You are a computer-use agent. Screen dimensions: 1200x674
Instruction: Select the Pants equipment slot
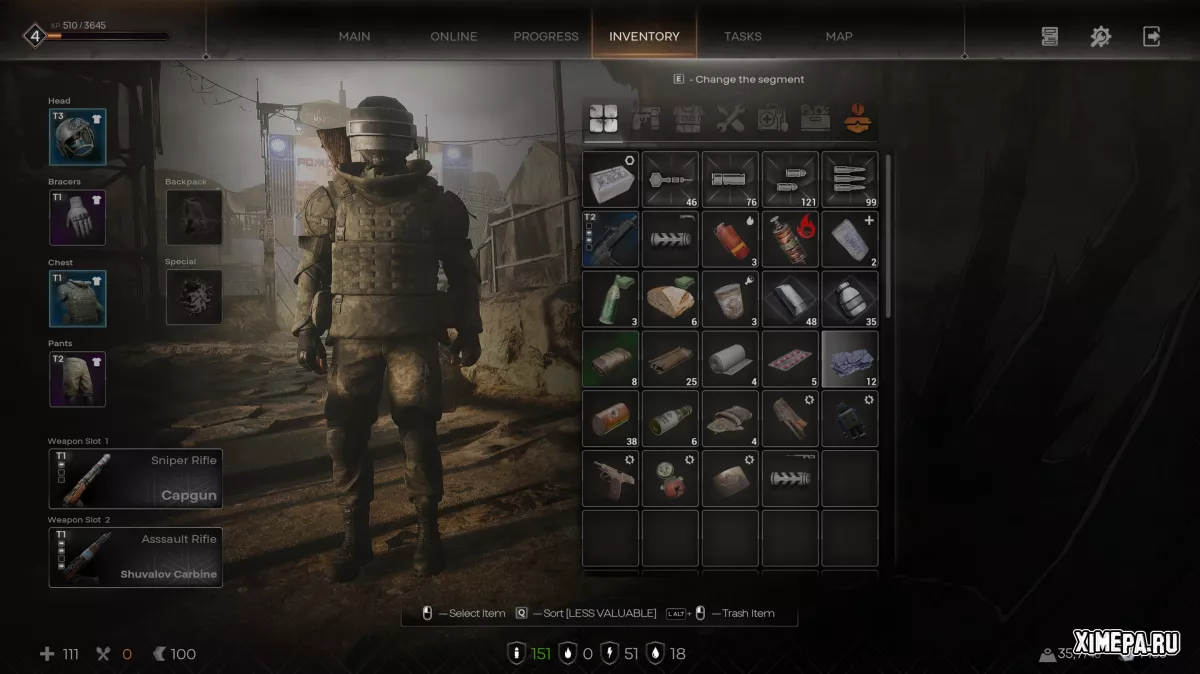click(77, 379)
